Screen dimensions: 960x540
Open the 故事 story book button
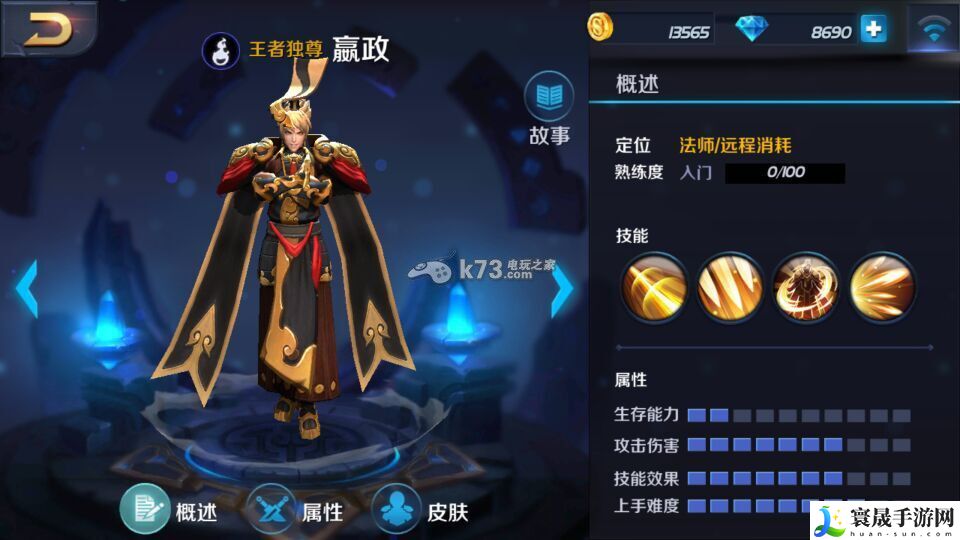pos(549,97)
